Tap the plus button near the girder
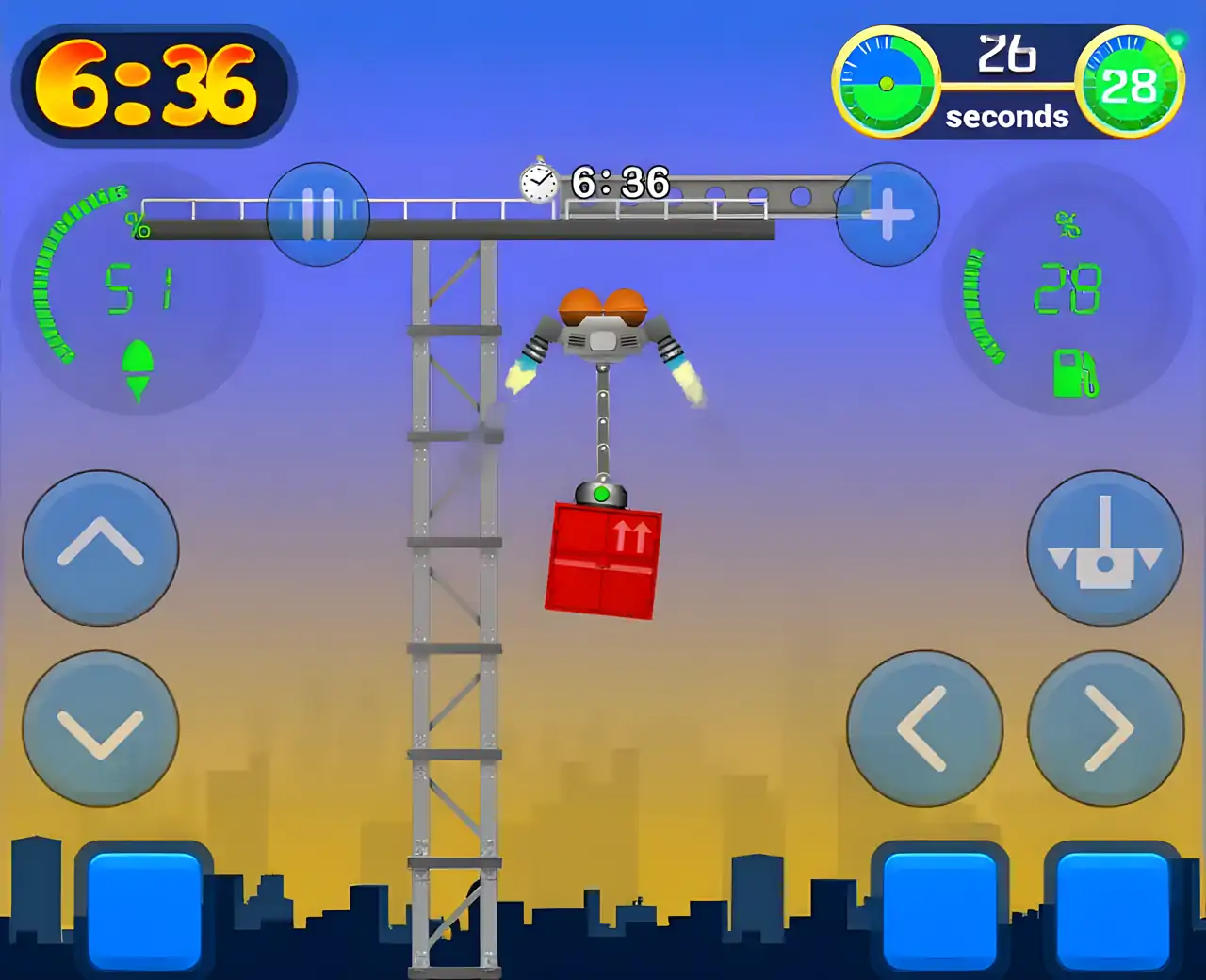Screen dimensions: 1206x980 [888, 215]
